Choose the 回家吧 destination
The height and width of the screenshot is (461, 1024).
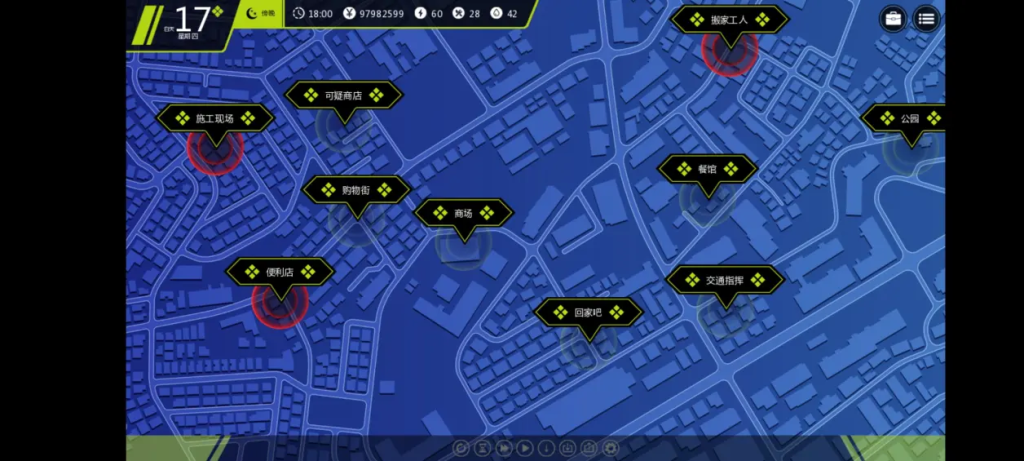point(588,312)
